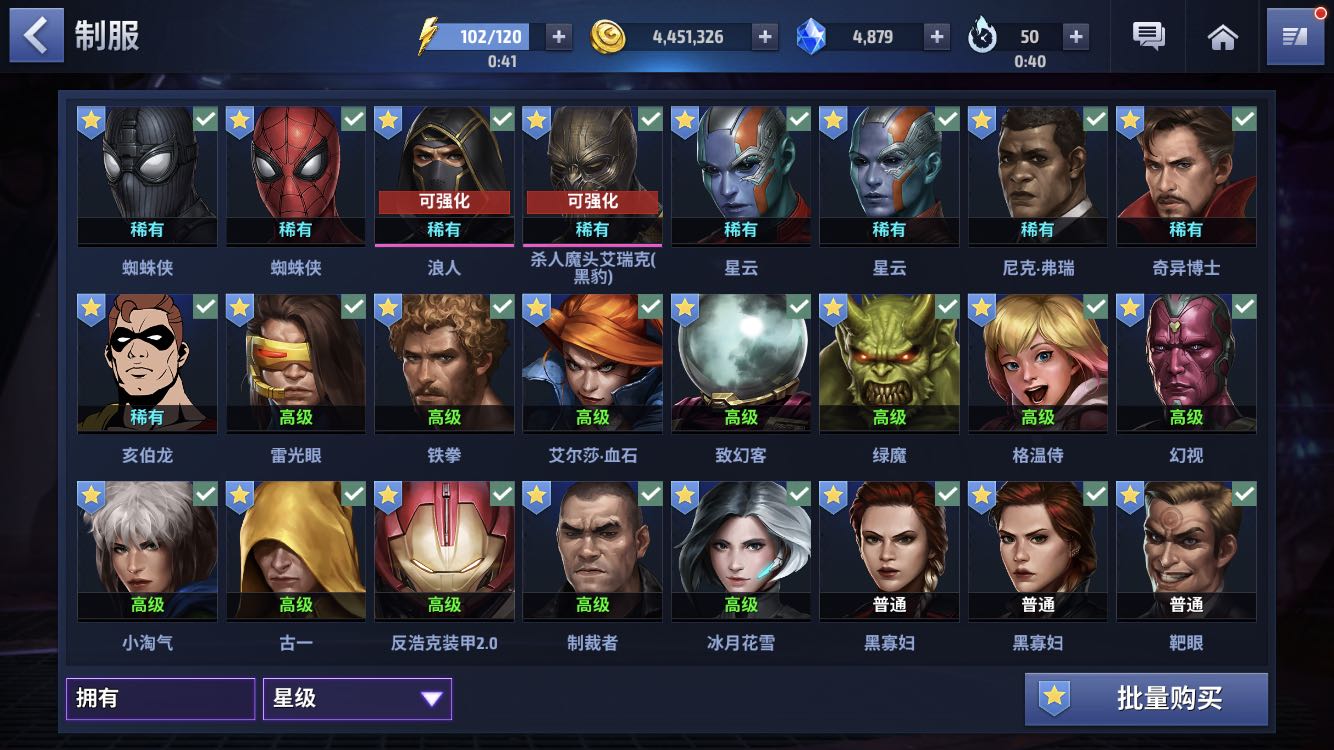Viewport: 1334px width, 750px height.
Task: Buy more gold with its plus button
Action: pyautogui.click(x=765, y=37)
